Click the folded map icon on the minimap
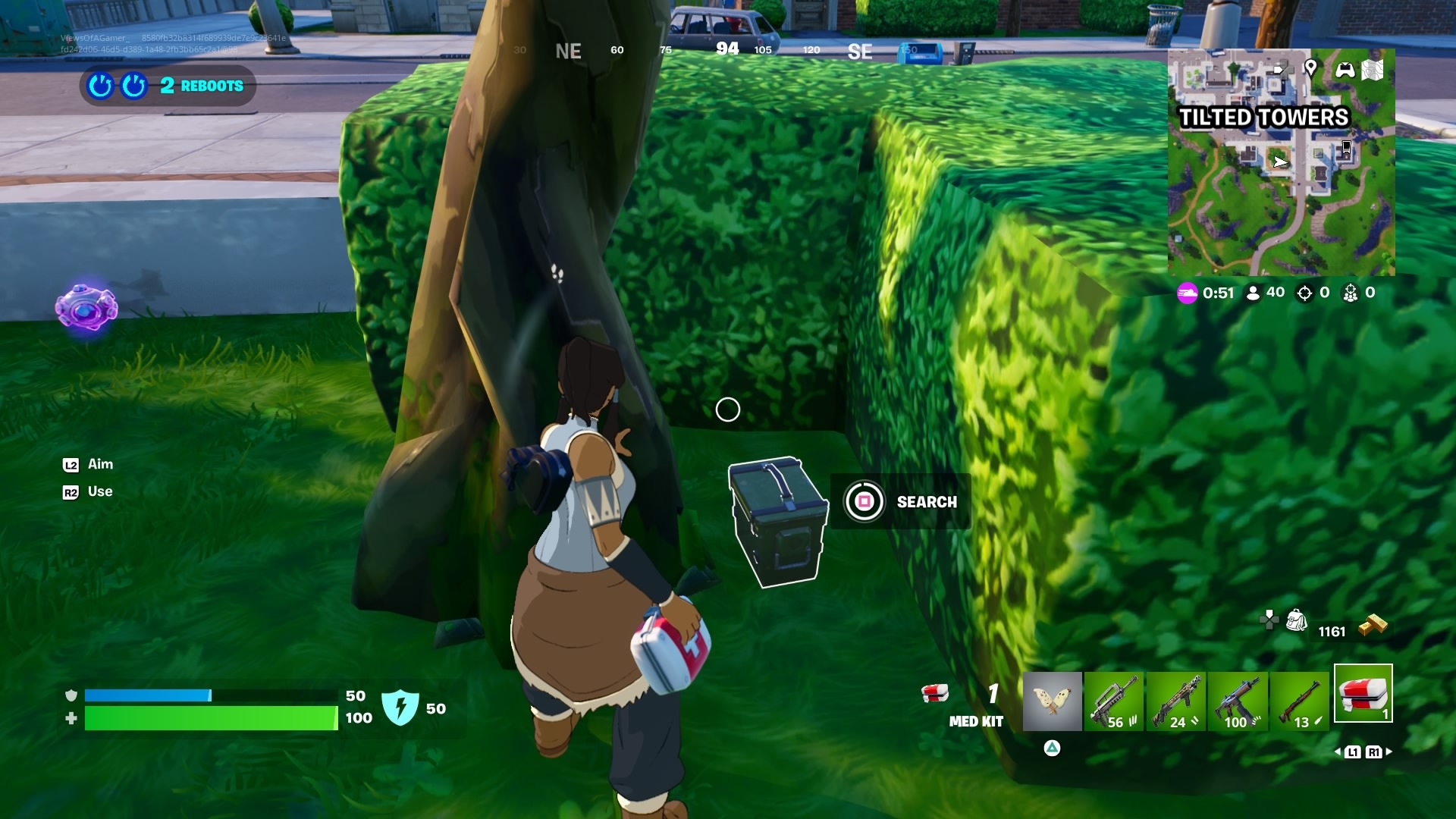Image resolution: width=1456 pixels, height=819 pixels. (x=1373, y=70)
